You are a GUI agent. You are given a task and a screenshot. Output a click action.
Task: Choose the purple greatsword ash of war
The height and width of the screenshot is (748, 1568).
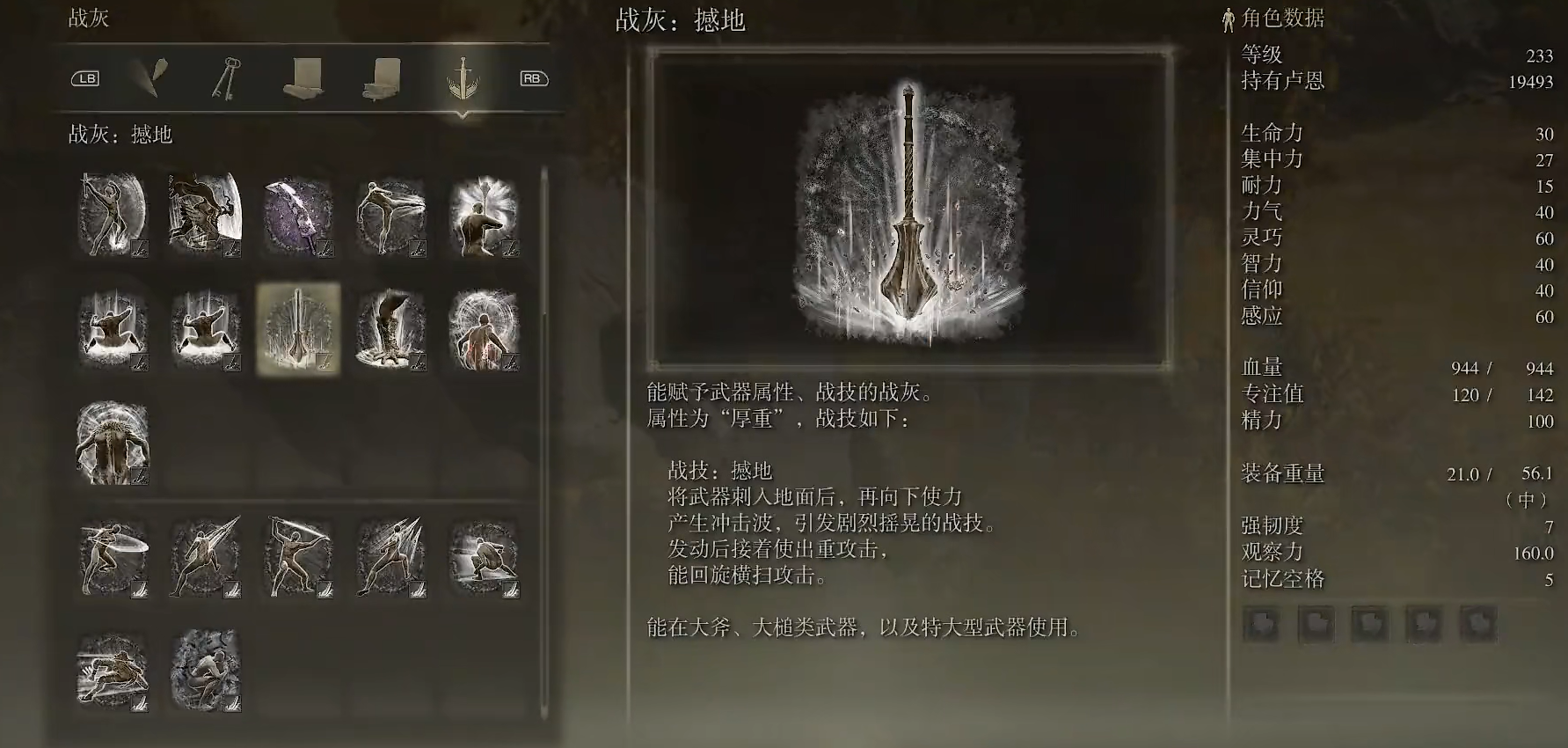[298, 216]
